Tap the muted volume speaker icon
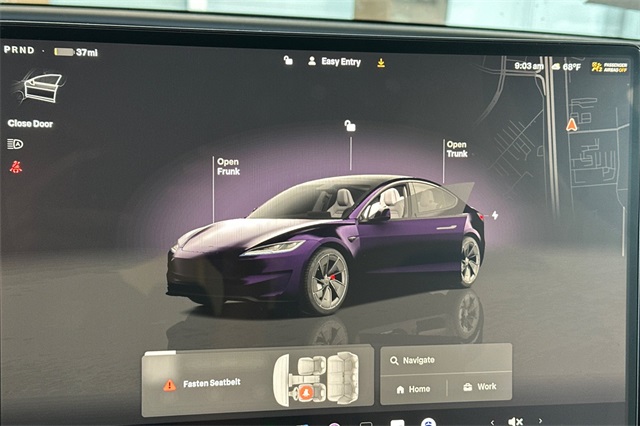This screenshot has width=640, height=426. (515, 421)
